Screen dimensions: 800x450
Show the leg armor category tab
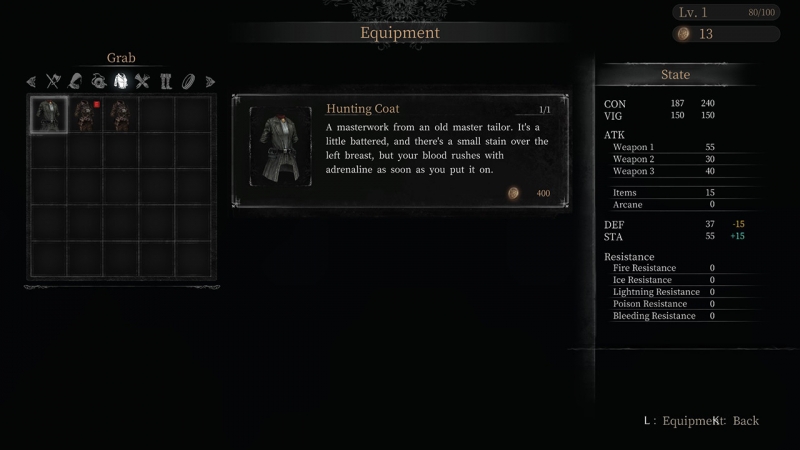166,81
